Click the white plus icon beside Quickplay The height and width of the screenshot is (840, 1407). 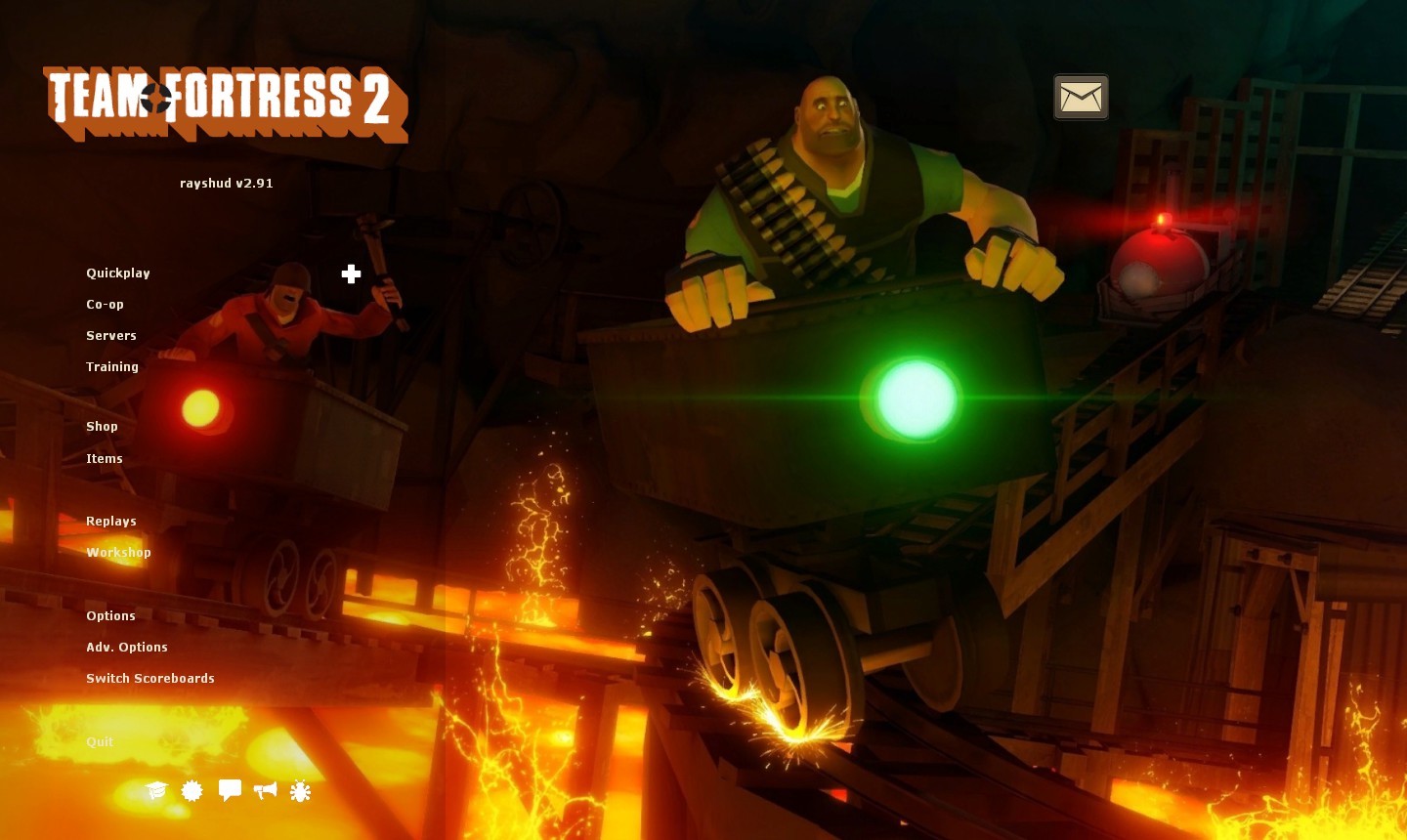[x=351, y=274]
